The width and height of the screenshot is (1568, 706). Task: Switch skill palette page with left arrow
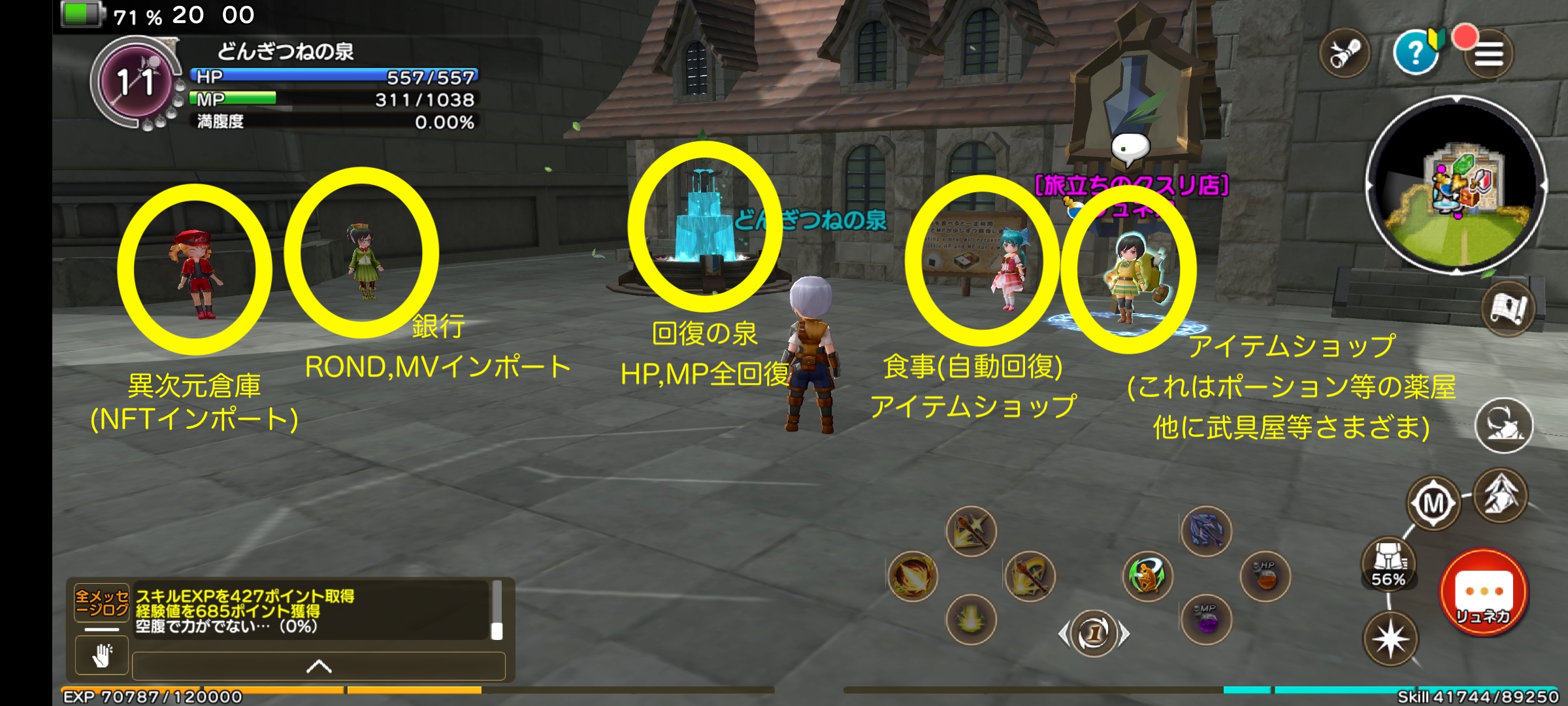pos(1065,633)
